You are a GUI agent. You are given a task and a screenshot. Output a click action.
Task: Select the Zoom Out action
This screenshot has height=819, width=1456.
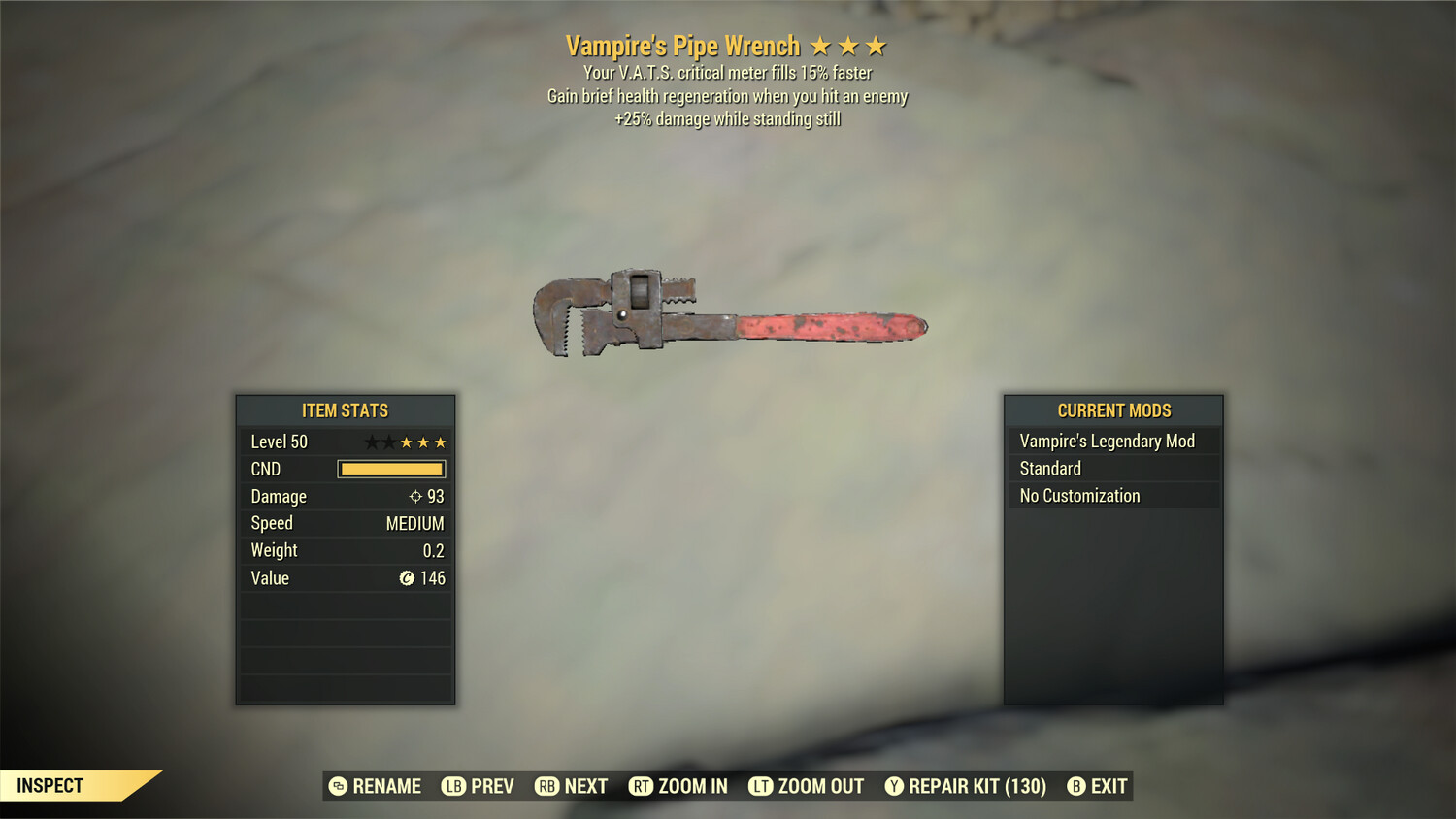[x=807, y=786]
